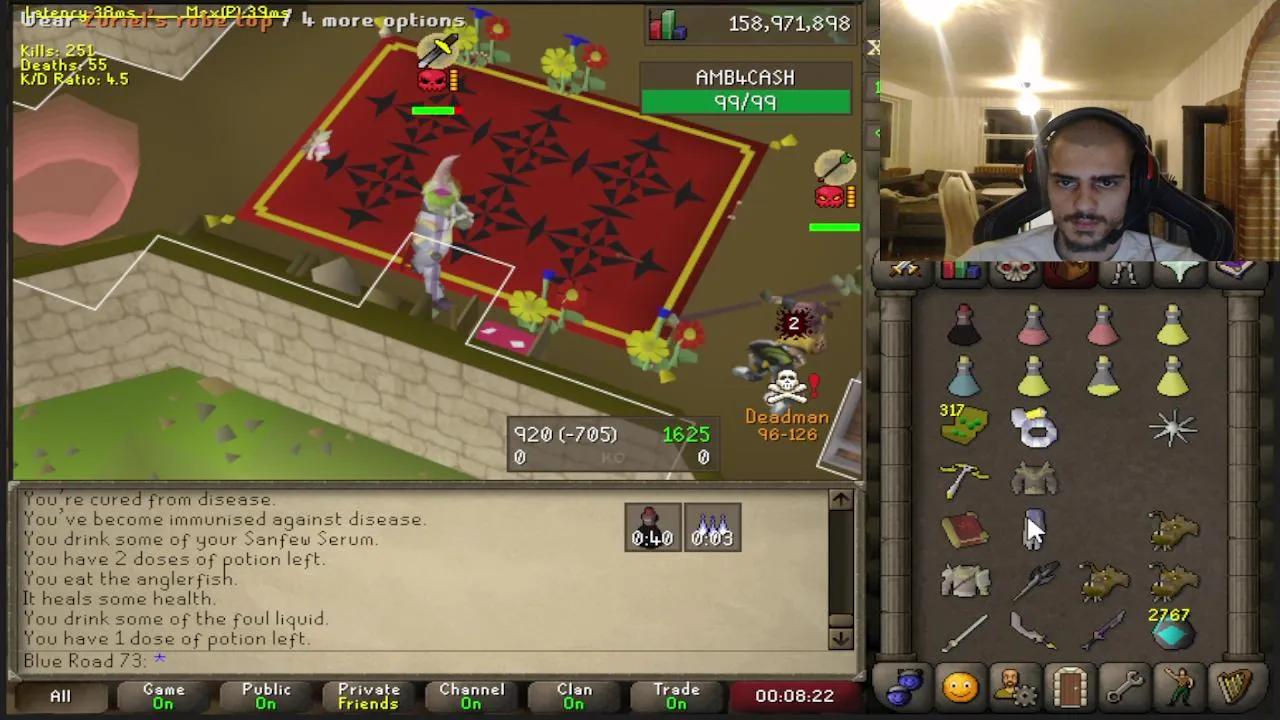Set Private chat away from Friends
The height and width of the screenshot is (720, 1280).
(x=367, y=694)
